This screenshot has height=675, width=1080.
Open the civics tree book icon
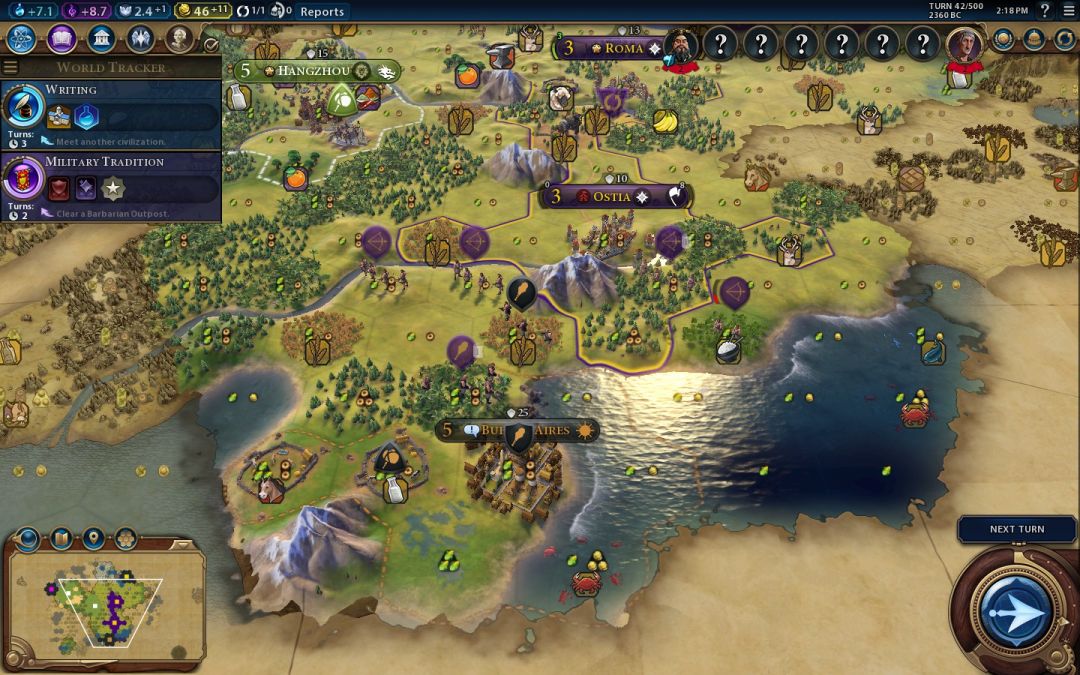(61, 39)
